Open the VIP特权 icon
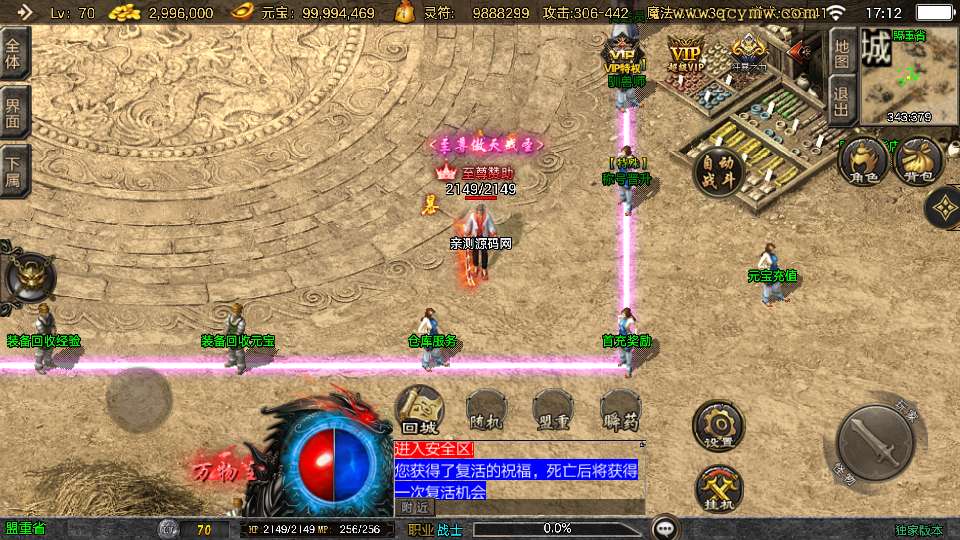Viewport: 960px width, 540px height. 623,55
